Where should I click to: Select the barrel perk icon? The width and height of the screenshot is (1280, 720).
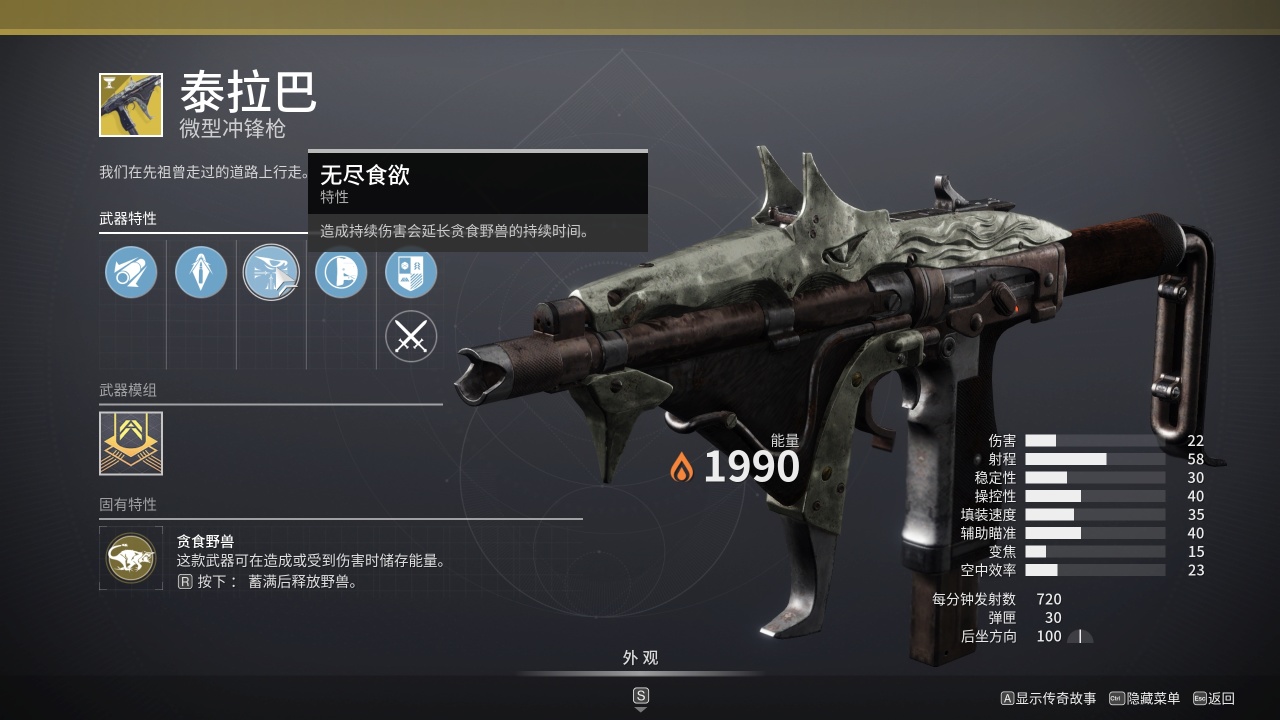click(x=131, y=272)
